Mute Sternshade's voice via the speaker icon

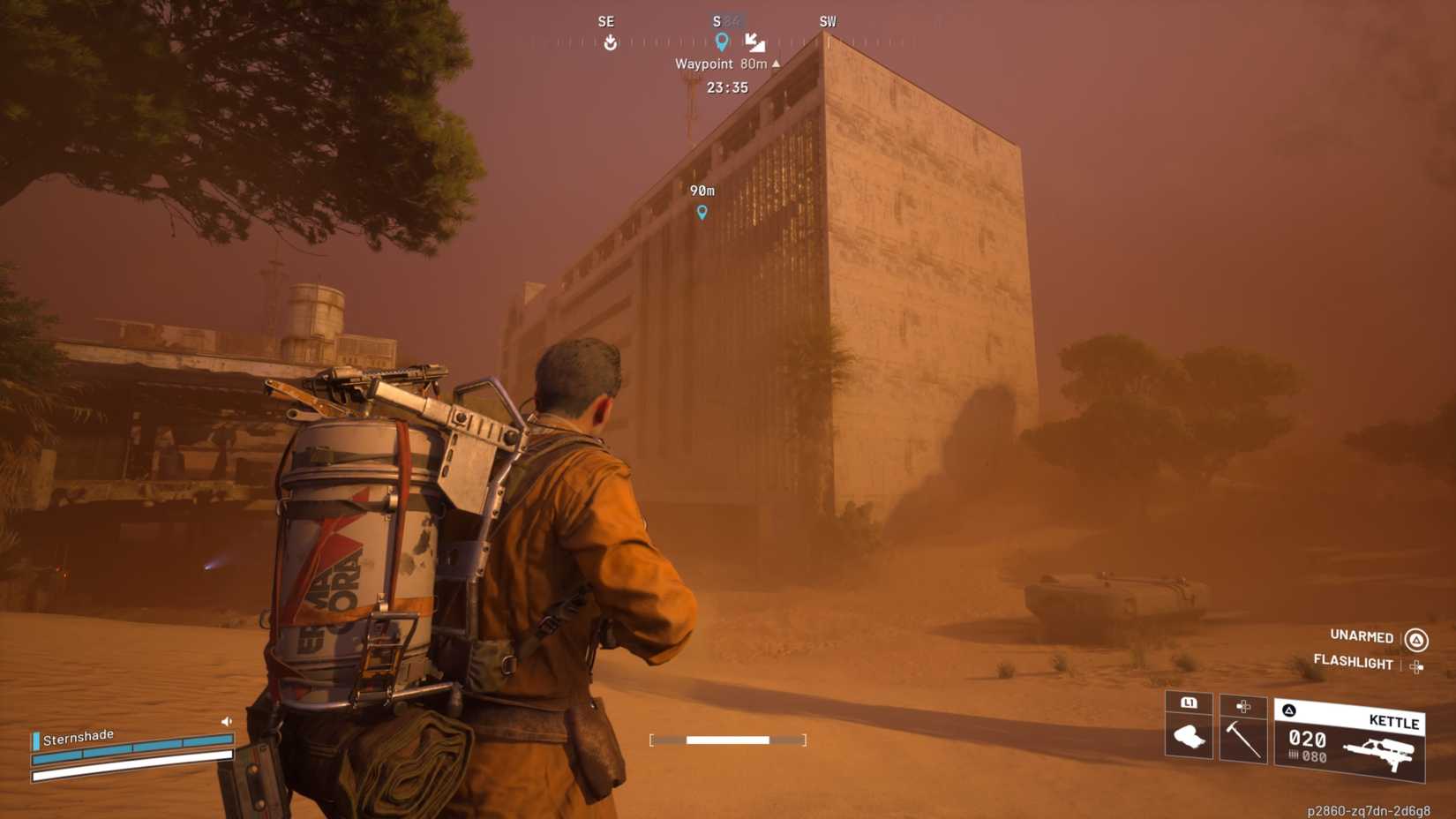coord(226,720)
